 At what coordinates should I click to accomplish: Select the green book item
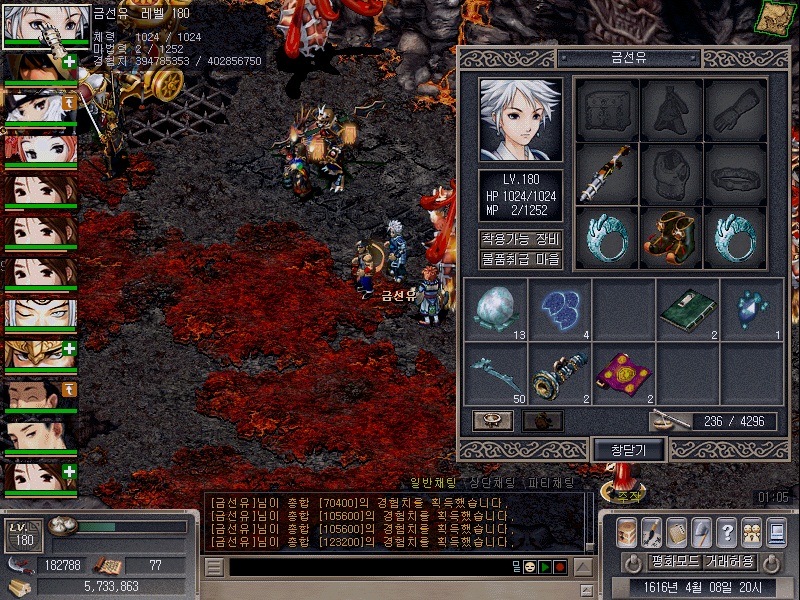[x=687, y=310]
